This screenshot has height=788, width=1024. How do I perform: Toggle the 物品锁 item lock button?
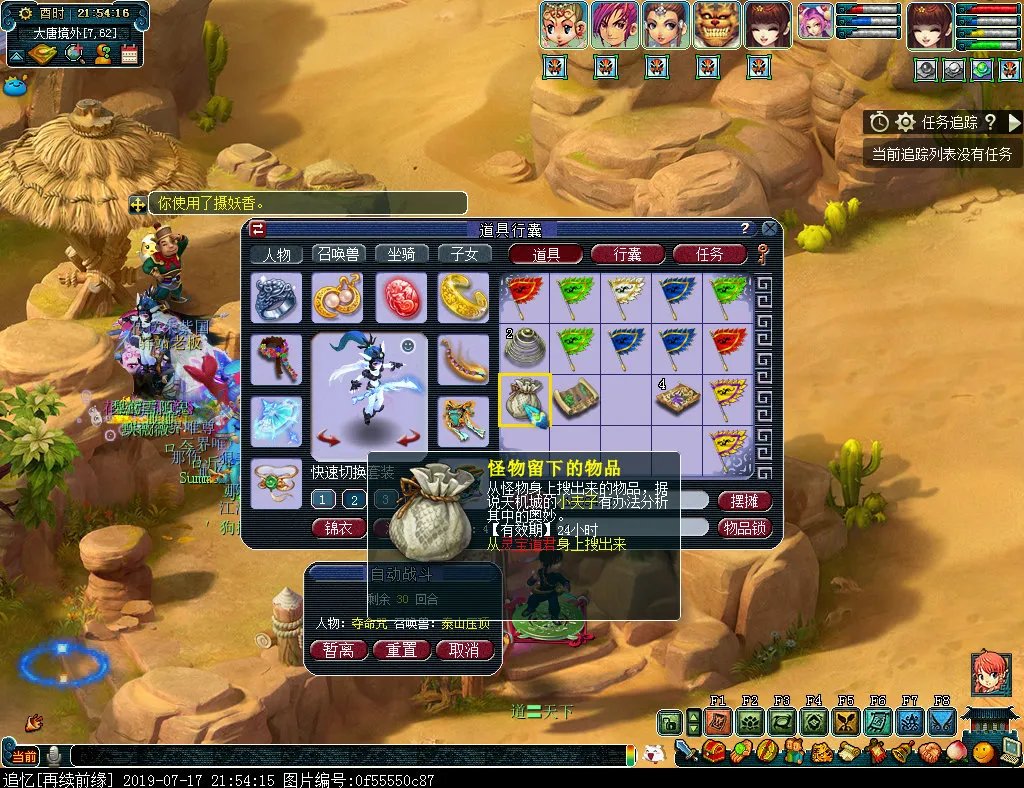744,527
